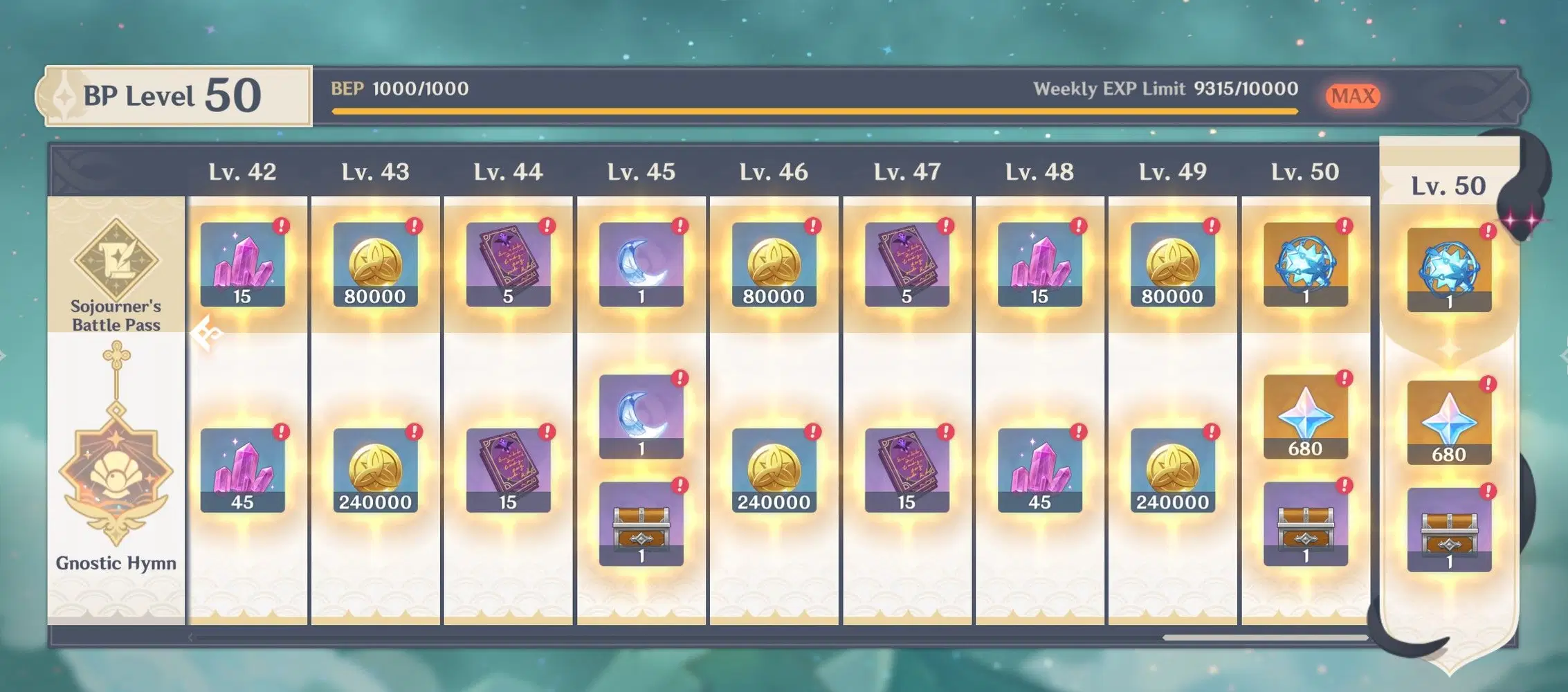Collect 80000 Mora at Lv. 49
1568x692 pixels.
(1172, 264)
